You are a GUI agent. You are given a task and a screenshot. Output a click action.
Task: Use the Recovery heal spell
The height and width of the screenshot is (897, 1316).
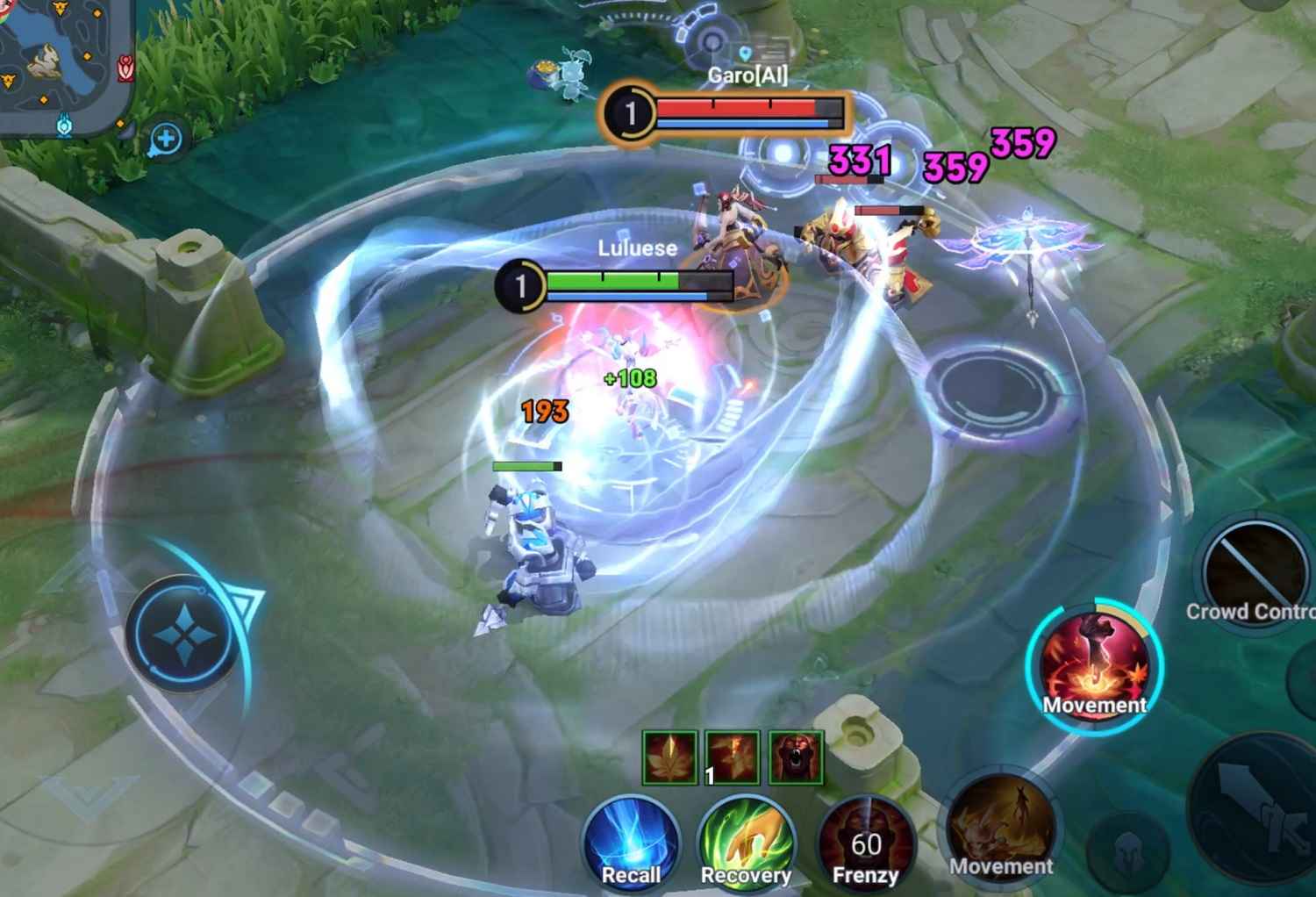tap(746, 845)
